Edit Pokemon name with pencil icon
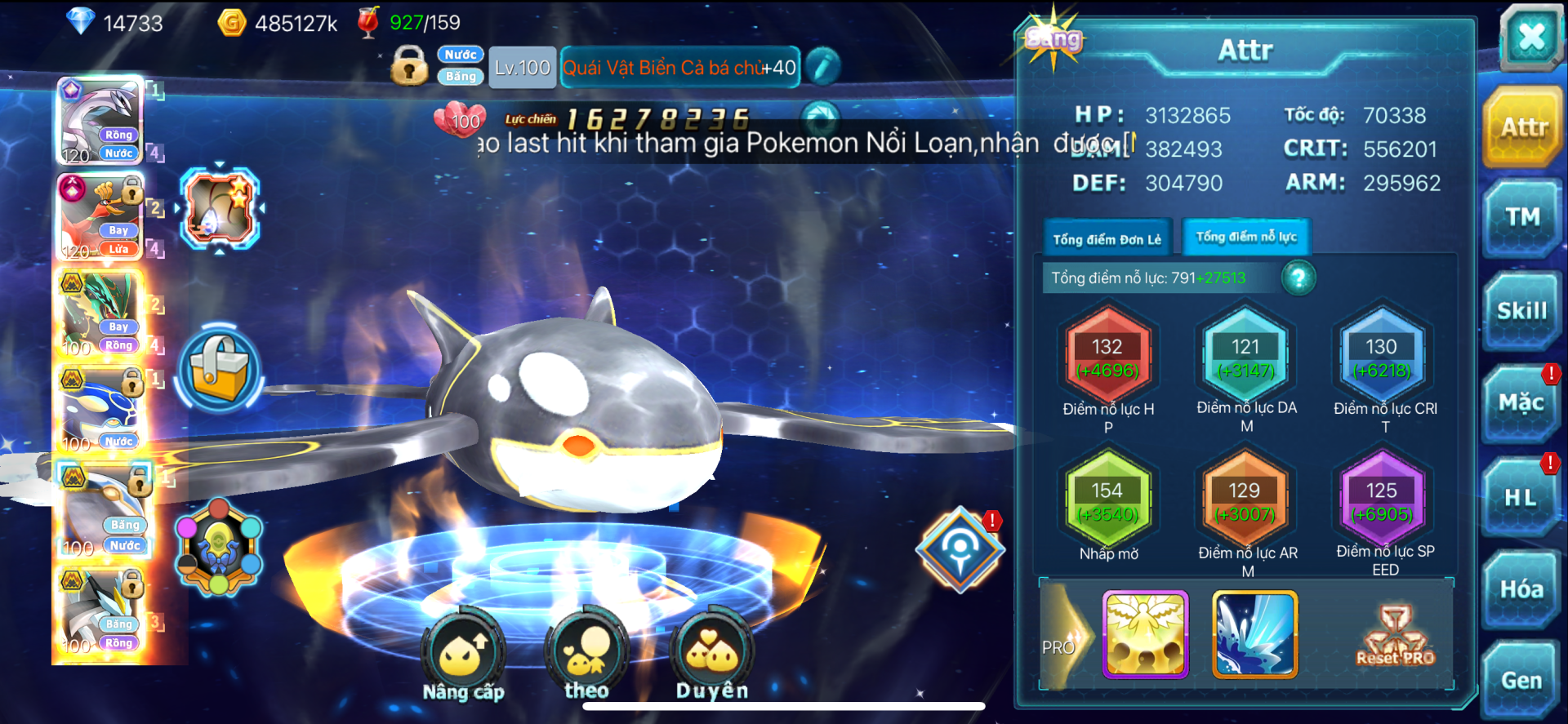1568x724 pixels. coord(822,67)
